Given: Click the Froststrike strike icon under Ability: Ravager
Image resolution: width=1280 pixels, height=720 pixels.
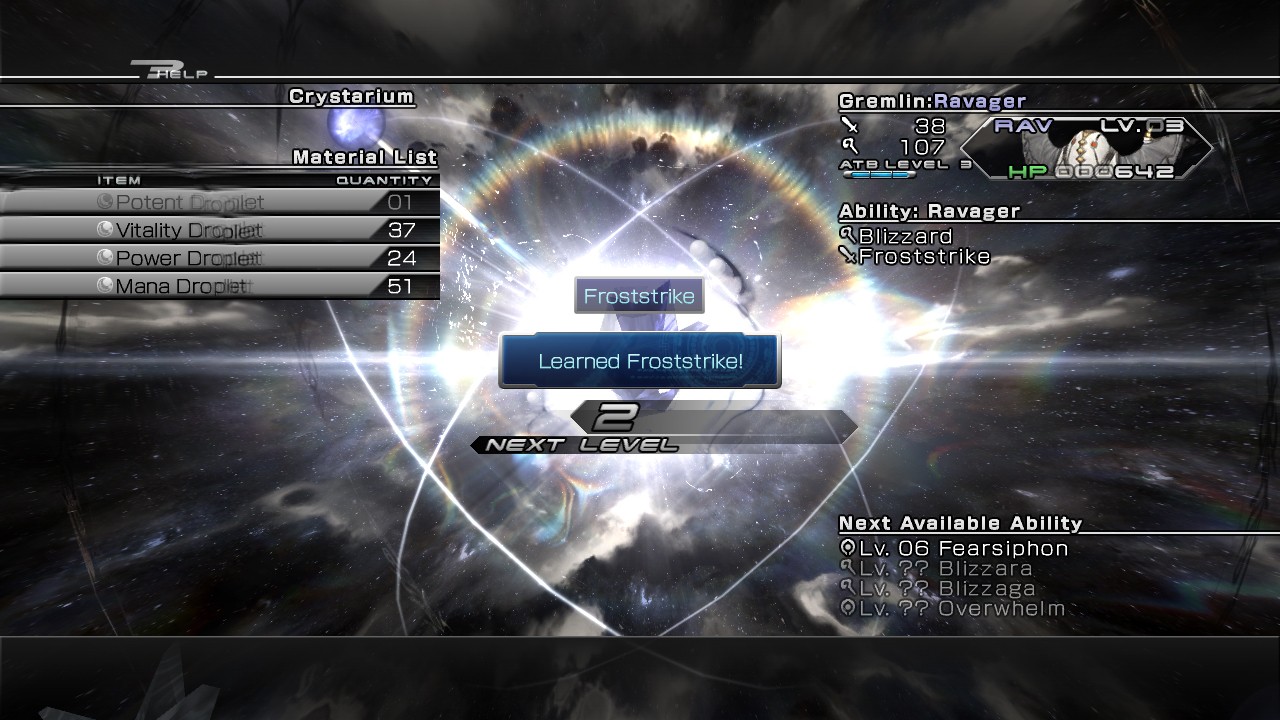Looking at the screenshot, I should tap(849, 256).
